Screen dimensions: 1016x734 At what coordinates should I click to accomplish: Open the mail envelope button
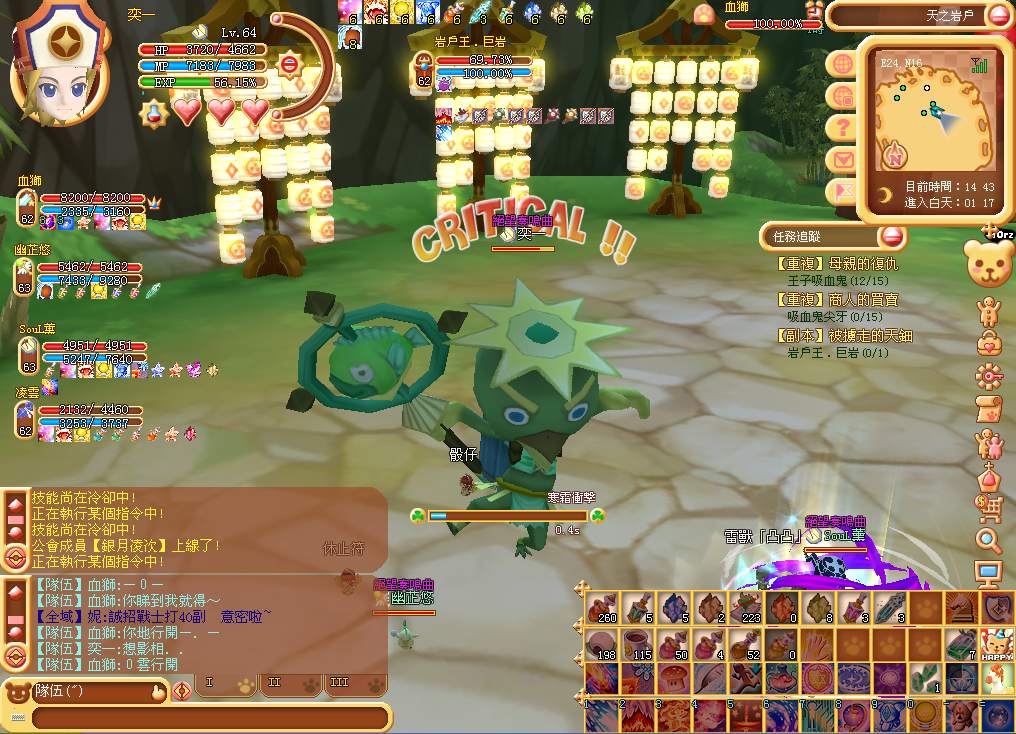843,159
